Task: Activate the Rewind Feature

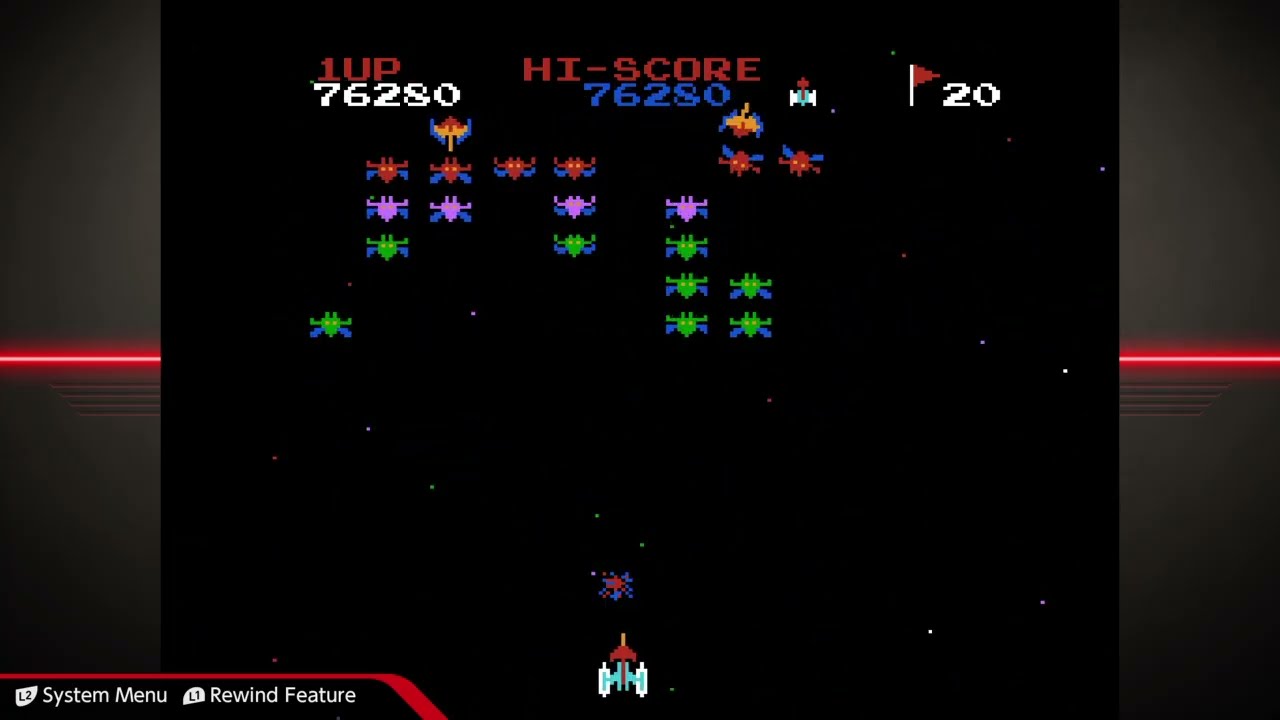Action: [x=269, y=695]
